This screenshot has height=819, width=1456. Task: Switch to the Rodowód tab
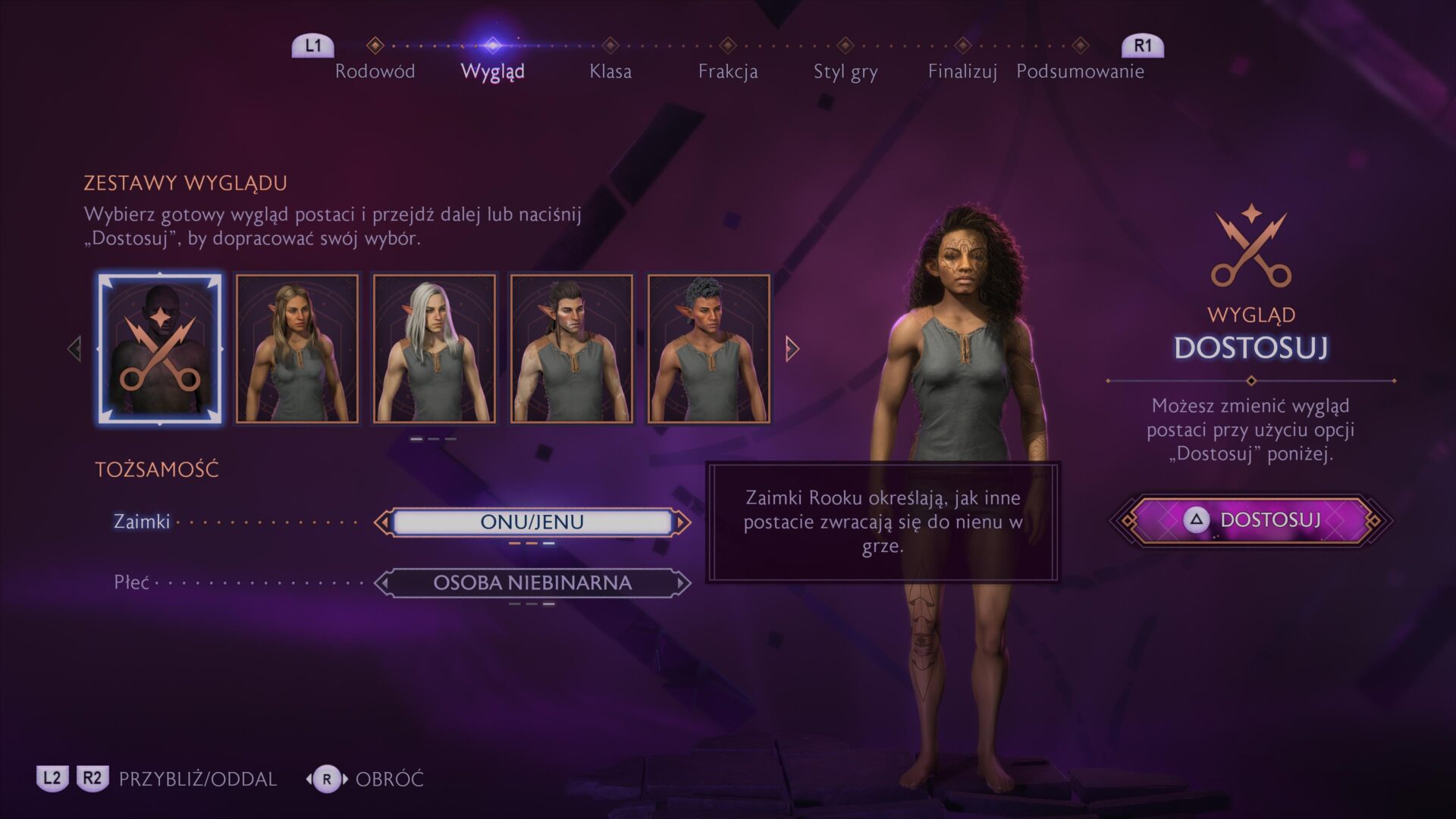pos(375,71)
